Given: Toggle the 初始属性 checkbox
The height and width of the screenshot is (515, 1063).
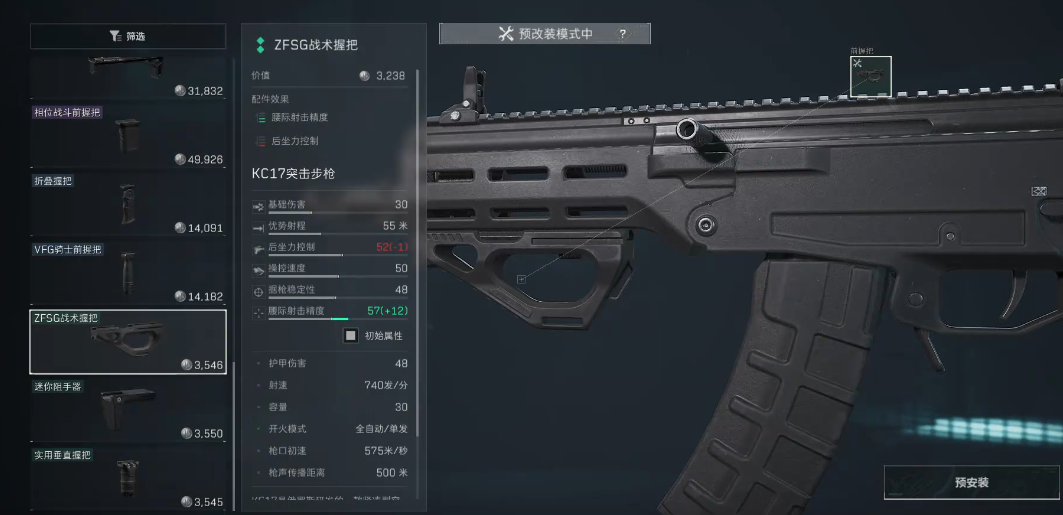Looking at the screenshot, I should (x=351, y=336).
